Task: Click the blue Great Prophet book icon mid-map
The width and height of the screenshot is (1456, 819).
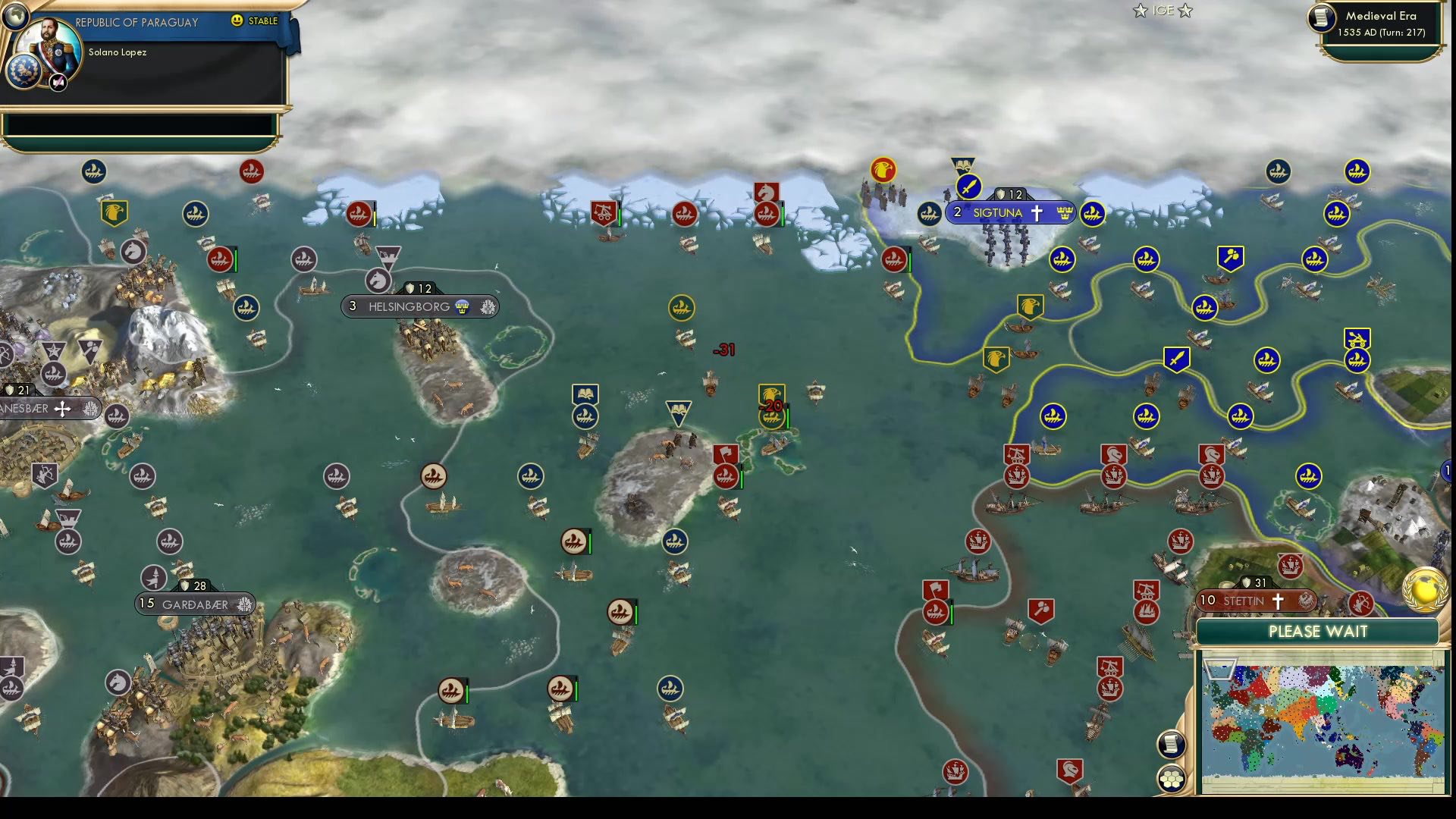Action: (585, 394)
